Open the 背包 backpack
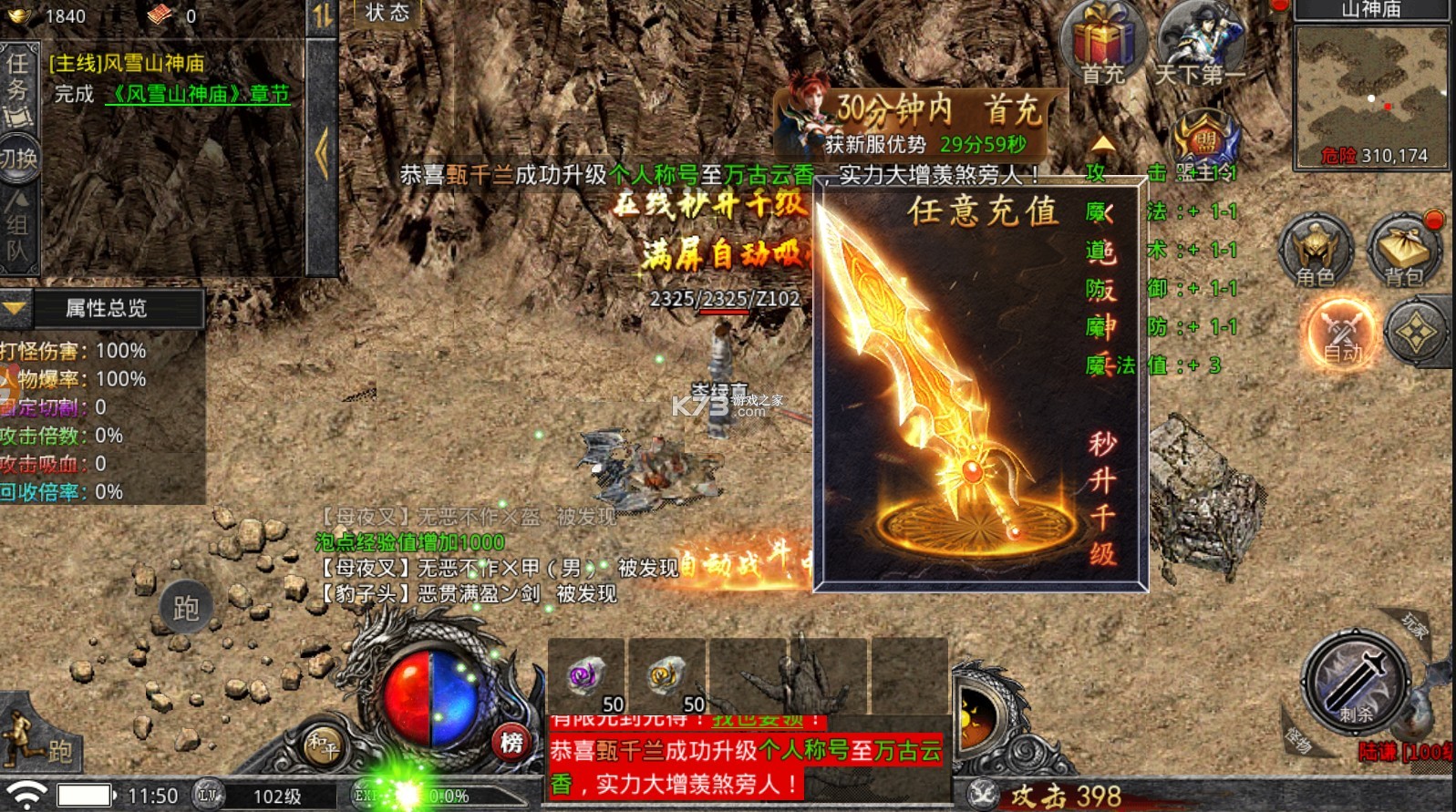1456x812 pixels. [1404, 251]
